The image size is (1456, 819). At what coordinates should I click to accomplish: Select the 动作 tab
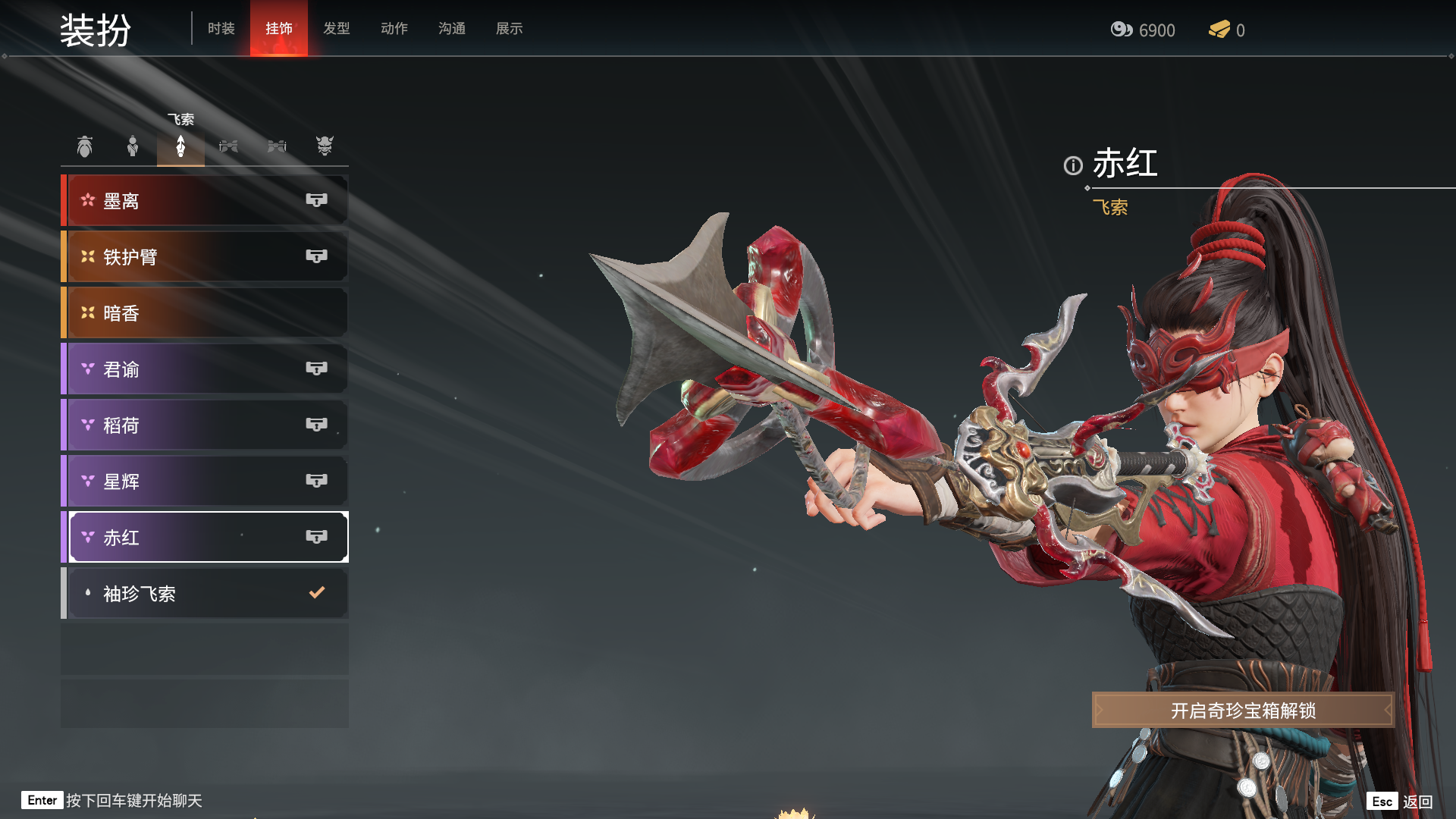click(394, 29)
